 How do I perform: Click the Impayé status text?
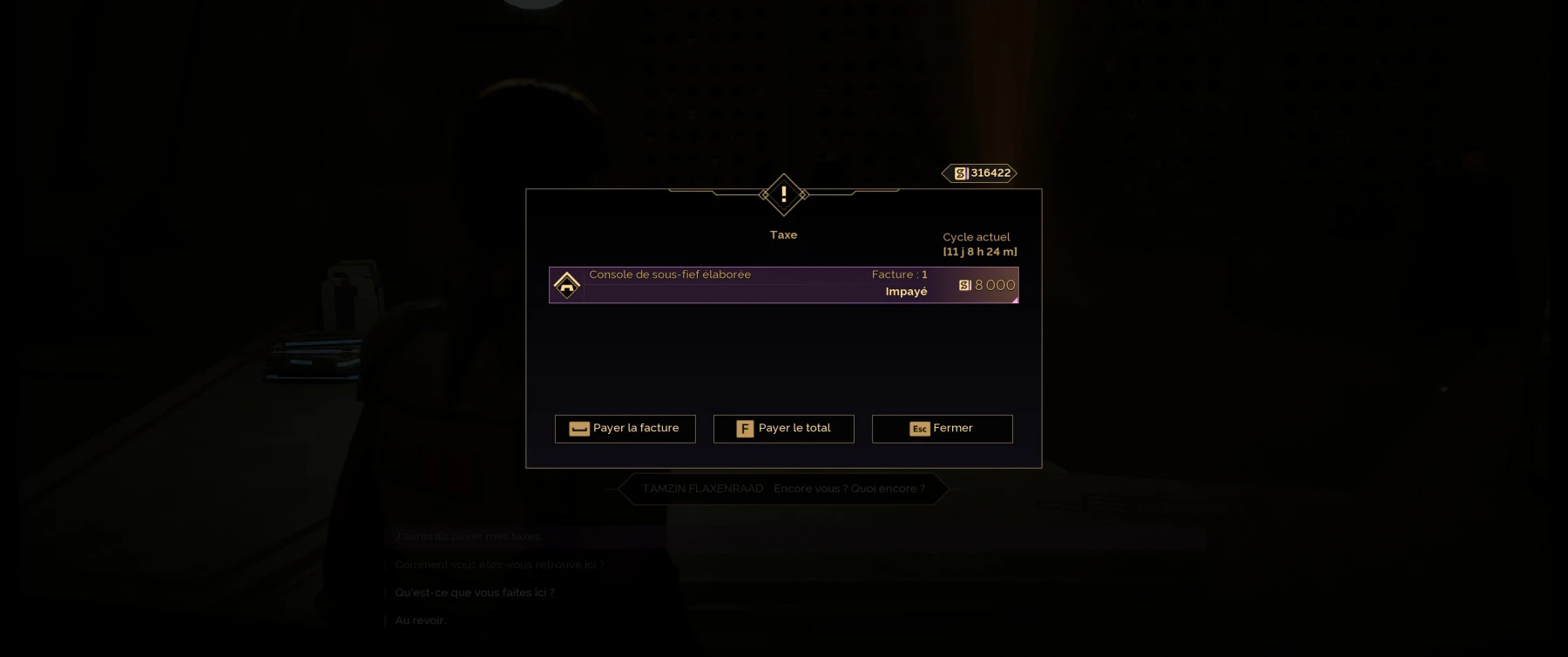pos(905,291)
